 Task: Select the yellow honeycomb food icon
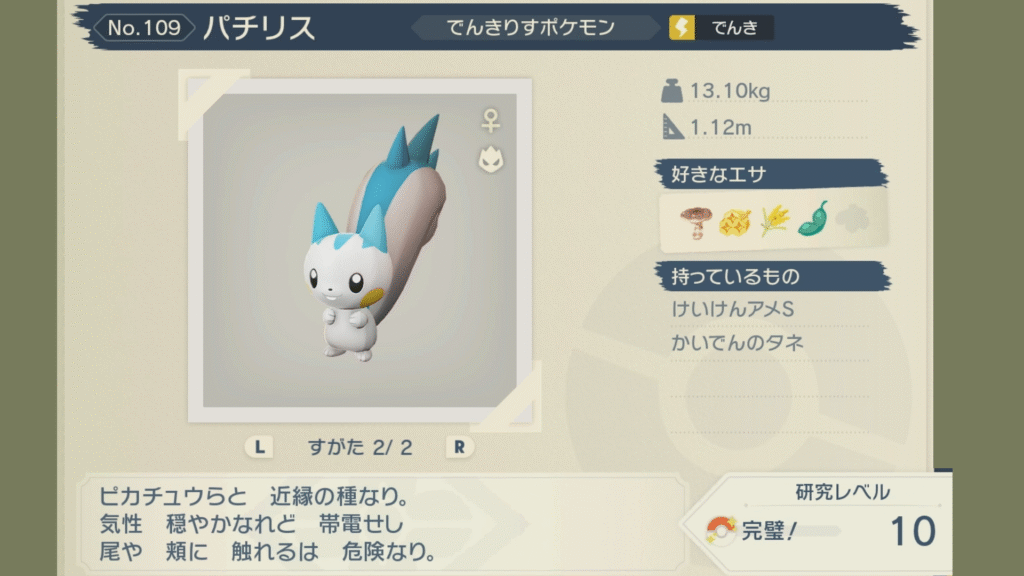click(734, 220)
